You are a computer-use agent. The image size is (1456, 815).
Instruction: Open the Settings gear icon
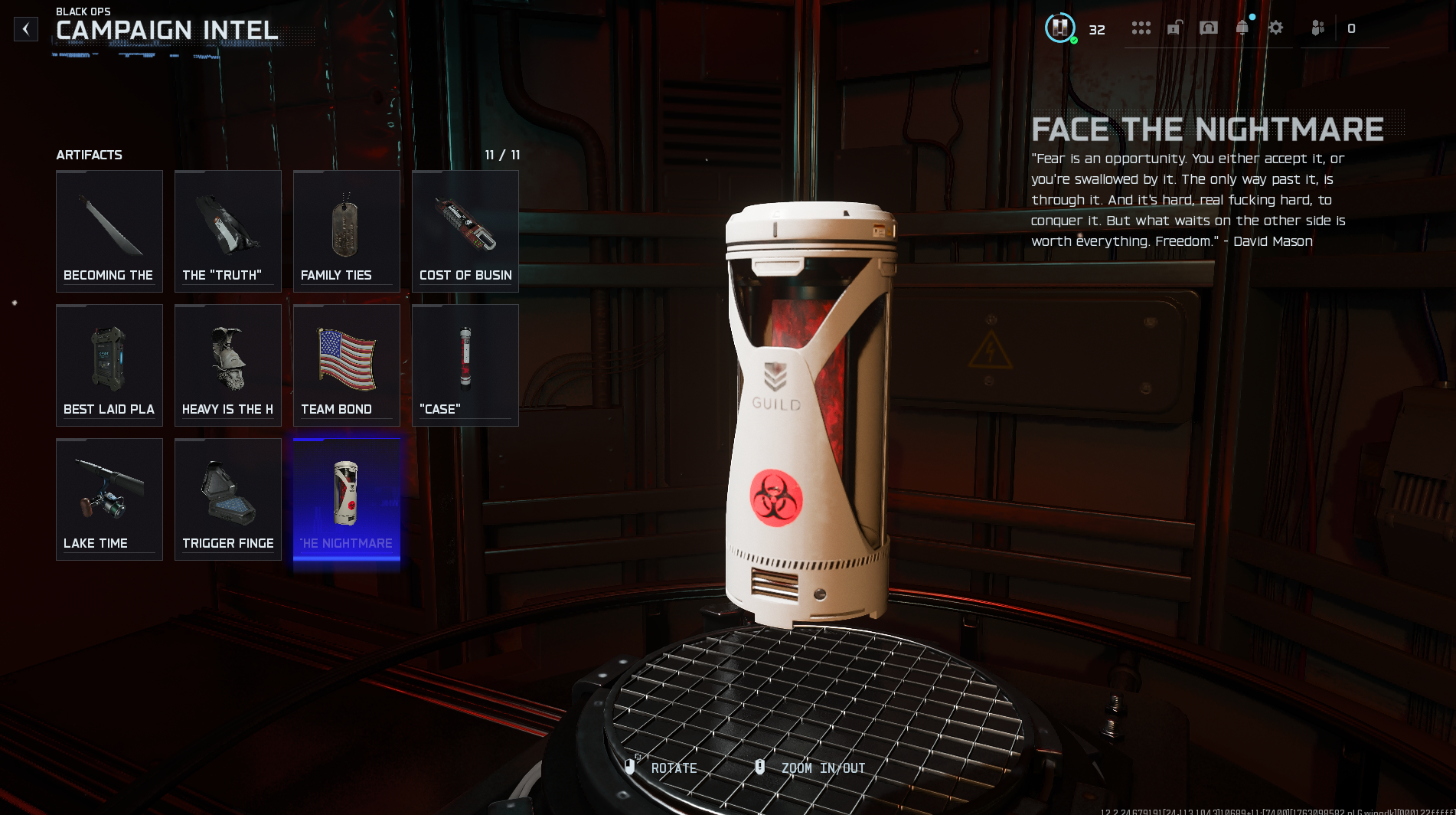(1275, 28)
